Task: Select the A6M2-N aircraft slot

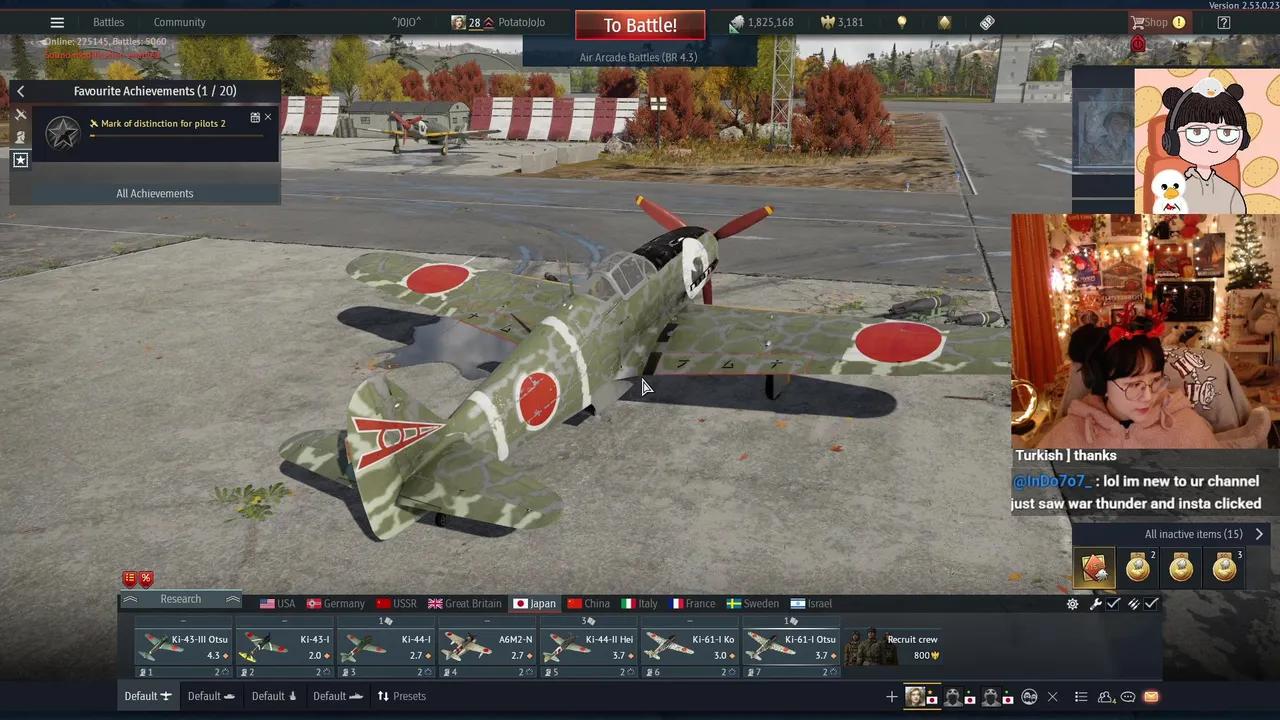Action: coord(487,646)
